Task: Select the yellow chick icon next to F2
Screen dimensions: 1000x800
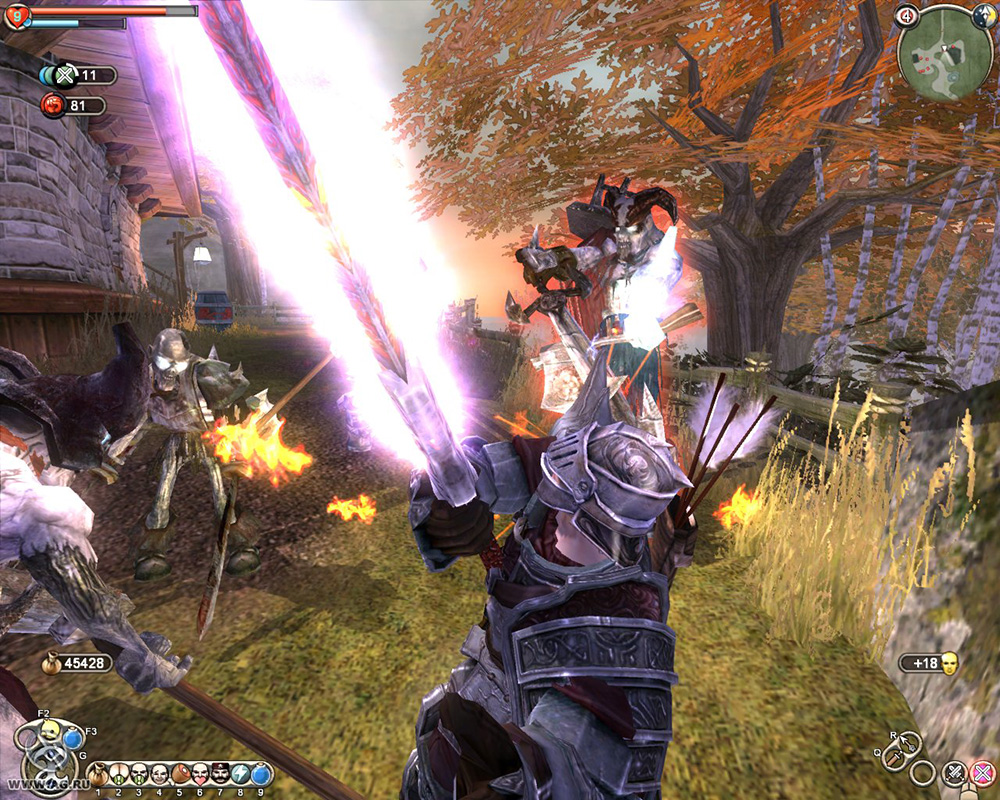Action: click(x=48, y=729)
